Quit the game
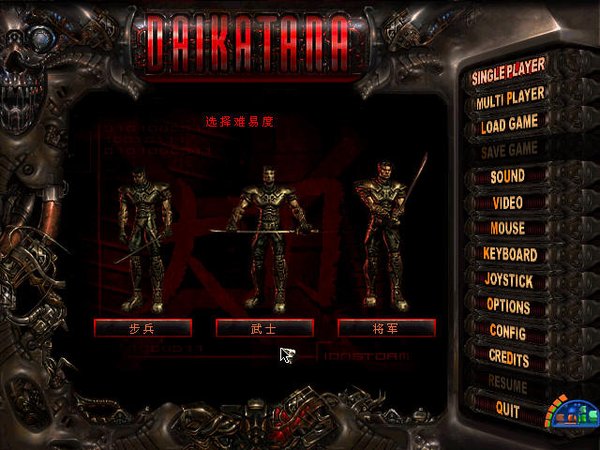The image size is (600, 450). [x=508, y=407]
